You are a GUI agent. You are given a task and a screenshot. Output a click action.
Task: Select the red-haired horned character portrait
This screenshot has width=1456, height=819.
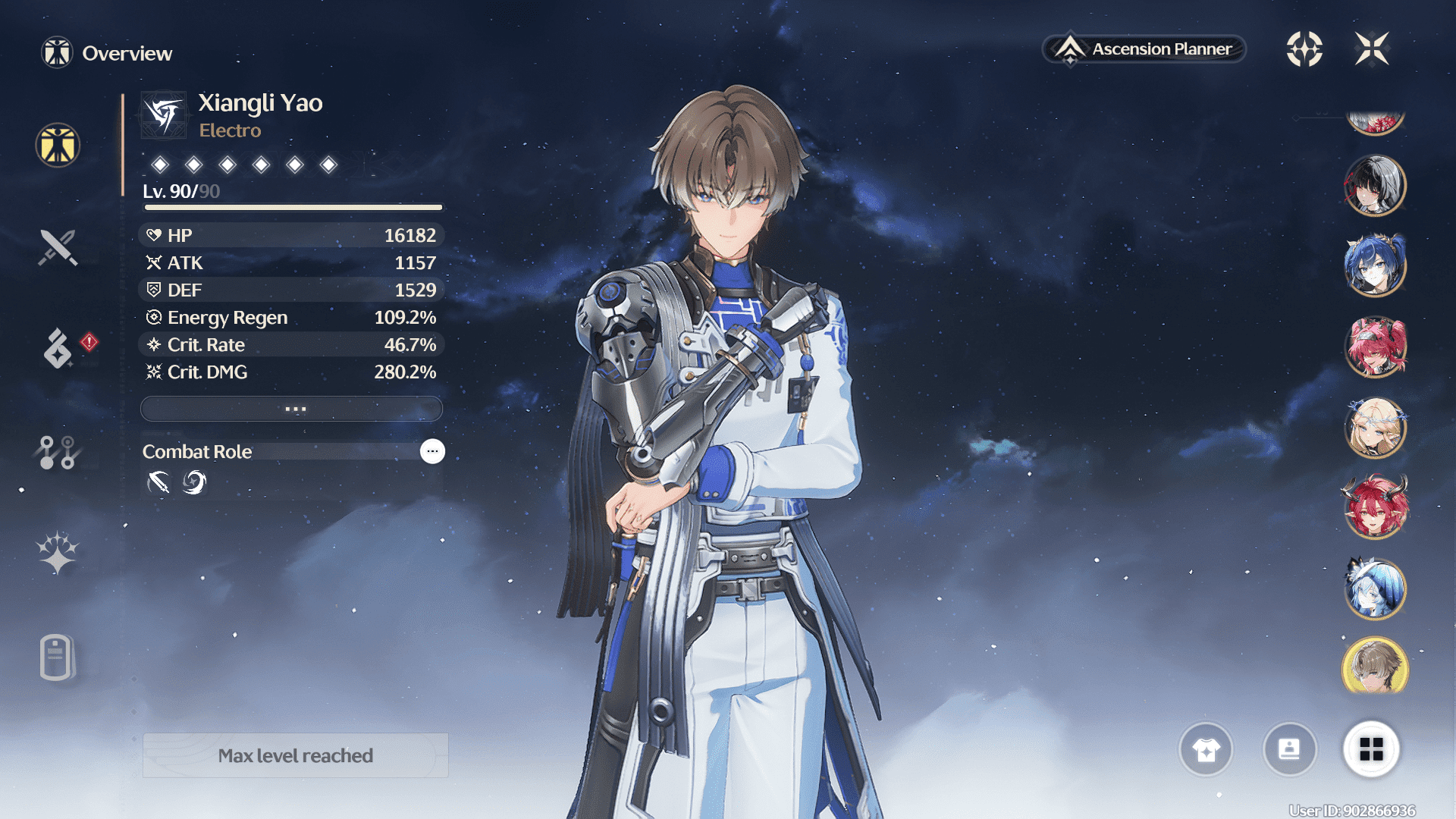click(x=1375, y=508)
